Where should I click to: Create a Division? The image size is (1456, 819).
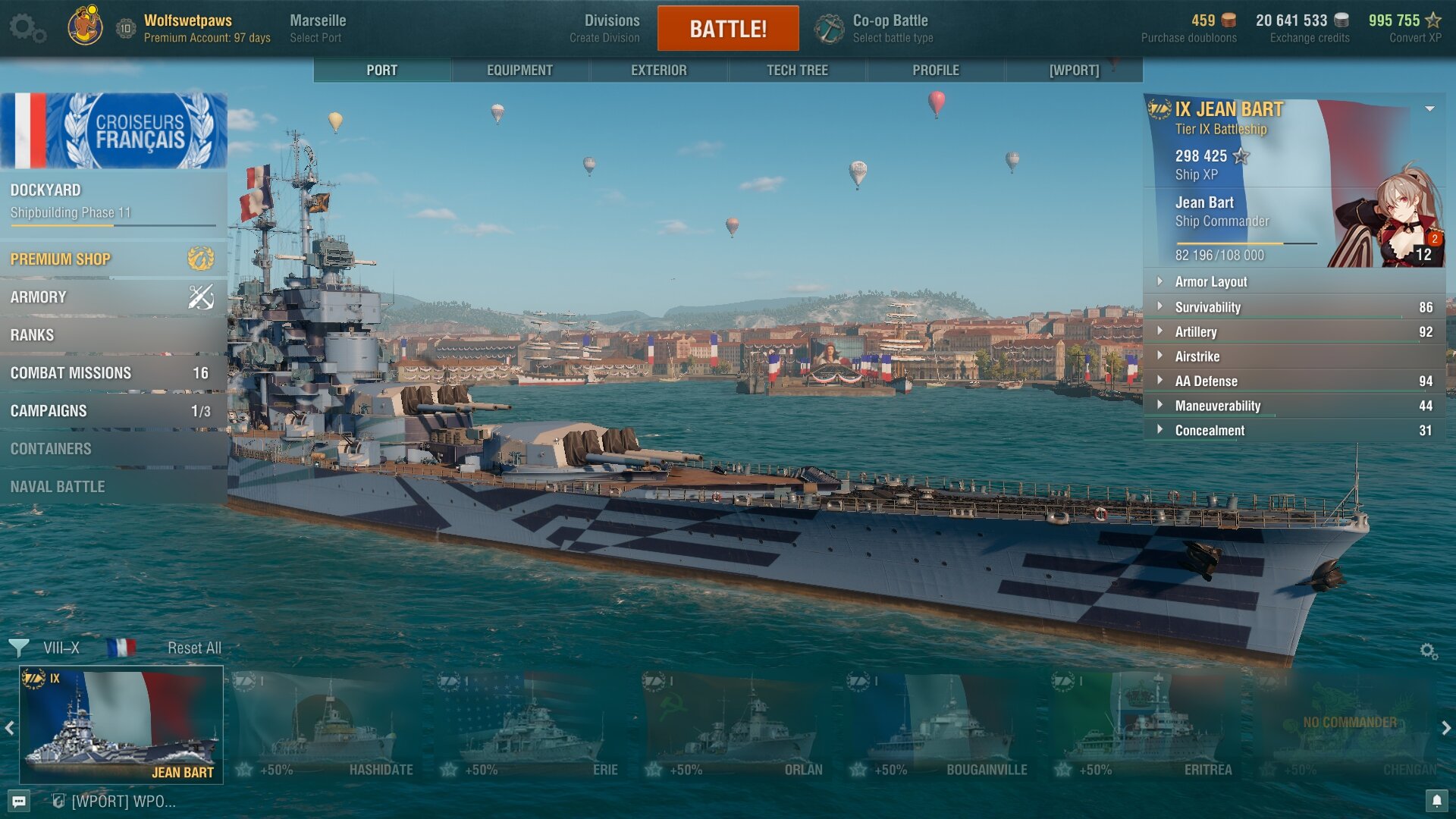tap(610, 28)
